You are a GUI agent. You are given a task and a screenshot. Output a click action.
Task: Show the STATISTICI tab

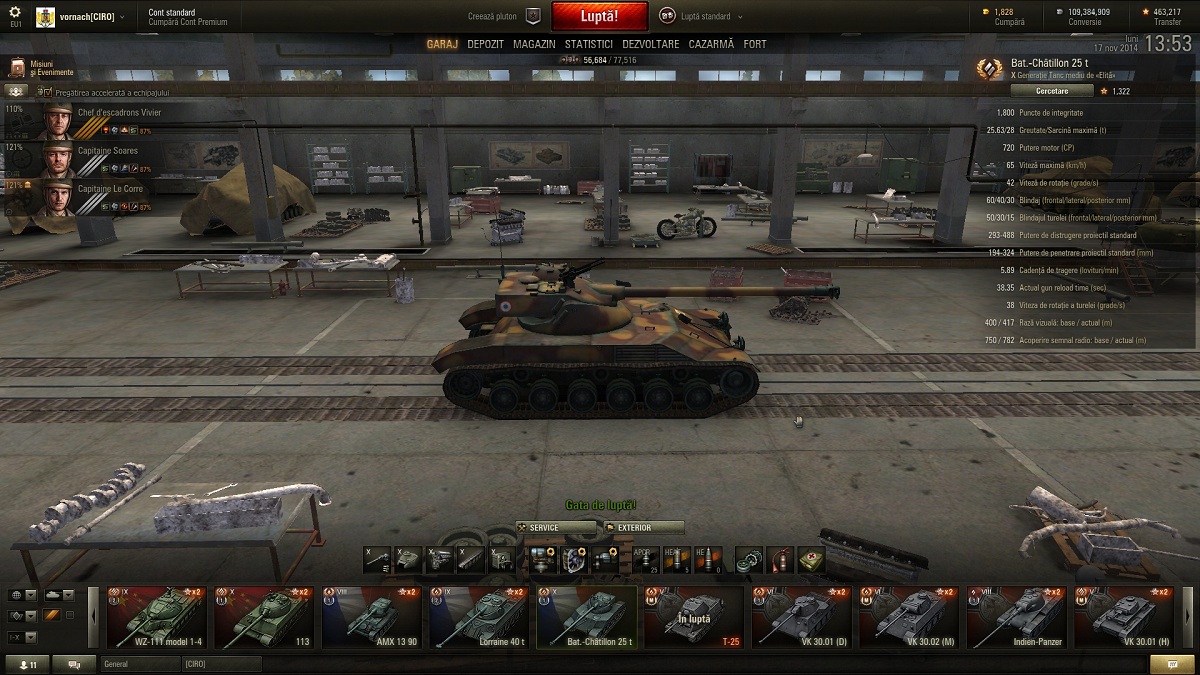pyautogui.click(x=588, y=44)
